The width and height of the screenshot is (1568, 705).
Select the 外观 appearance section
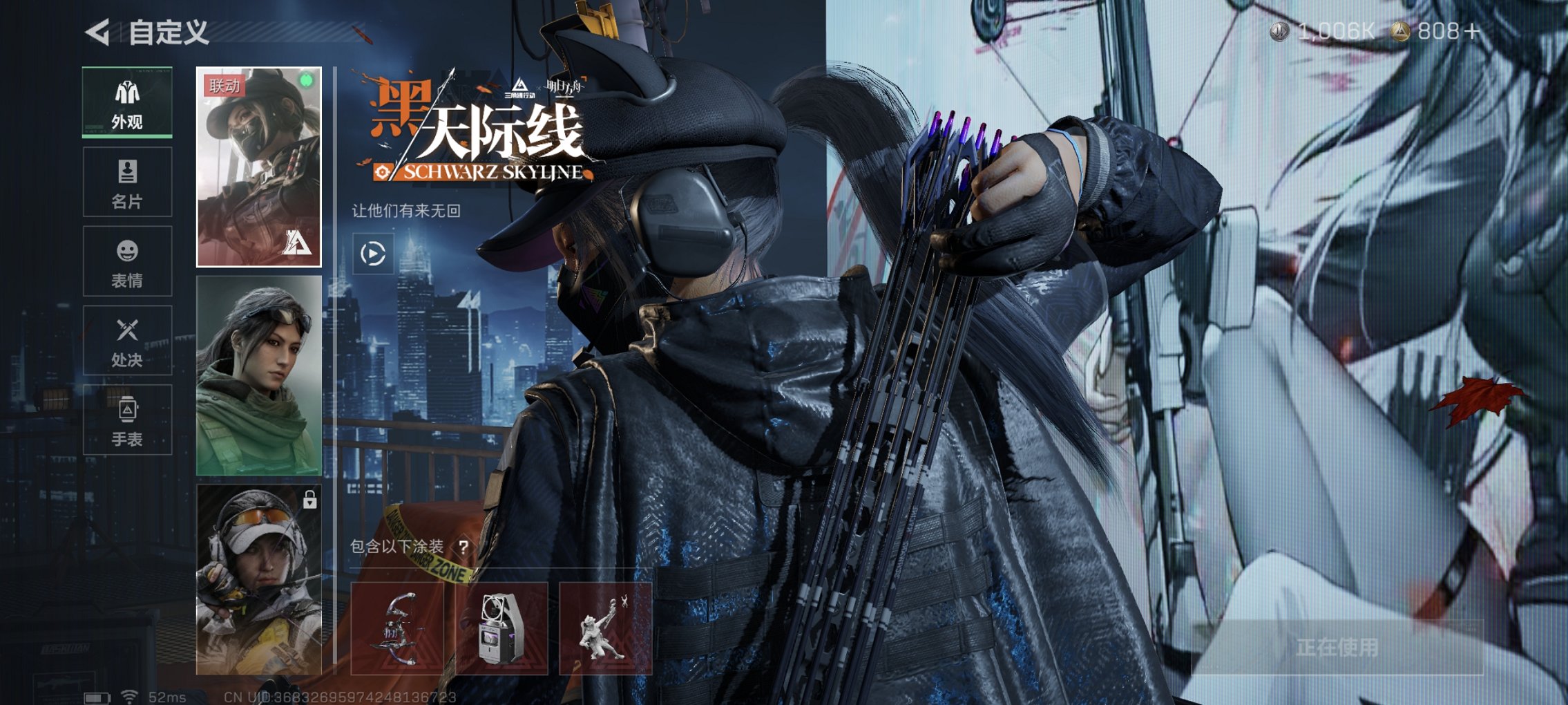pyautogui.click(x=126, y=102)
